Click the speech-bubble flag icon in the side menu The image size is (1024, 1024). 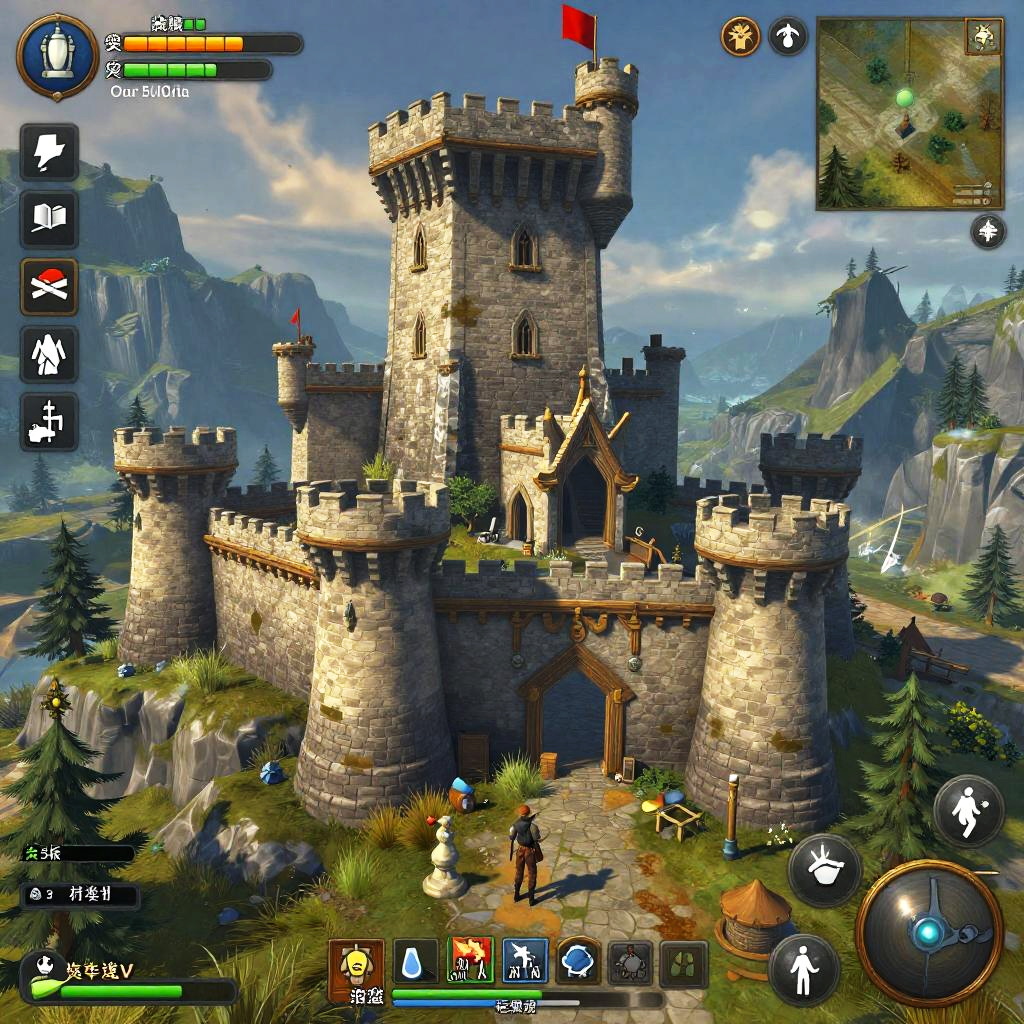[x=49, y=153]
